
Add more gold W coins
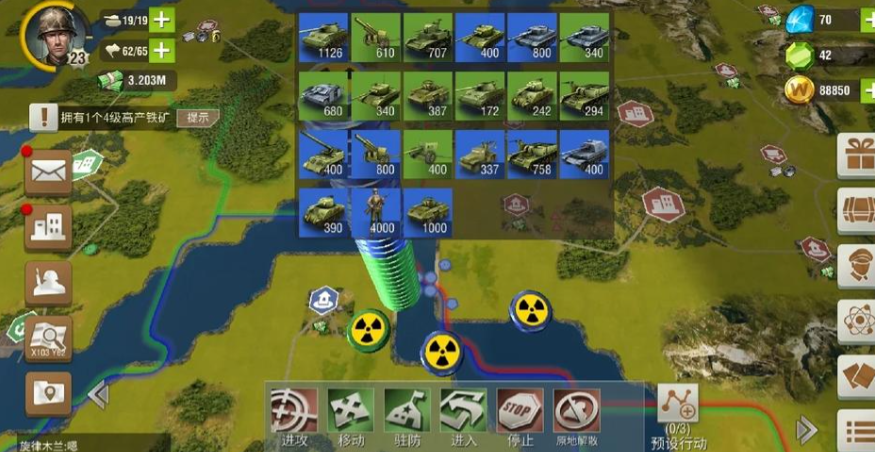(x=865, y=90)
